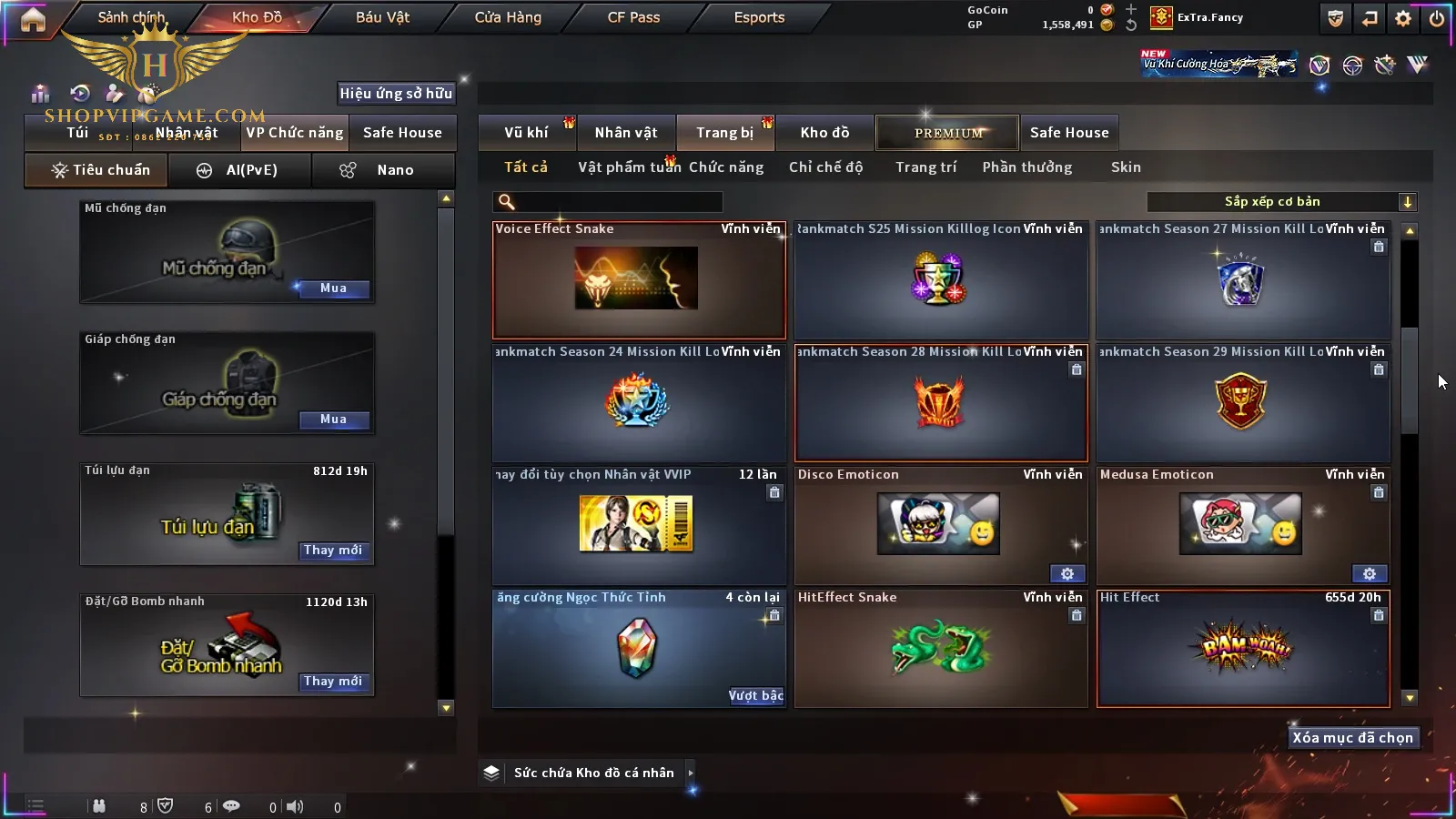This screenshot has width=1456, height=819.
Task: Open the Sắp xếp cơ bản sort dropdown
Action: coord(1281,202)
